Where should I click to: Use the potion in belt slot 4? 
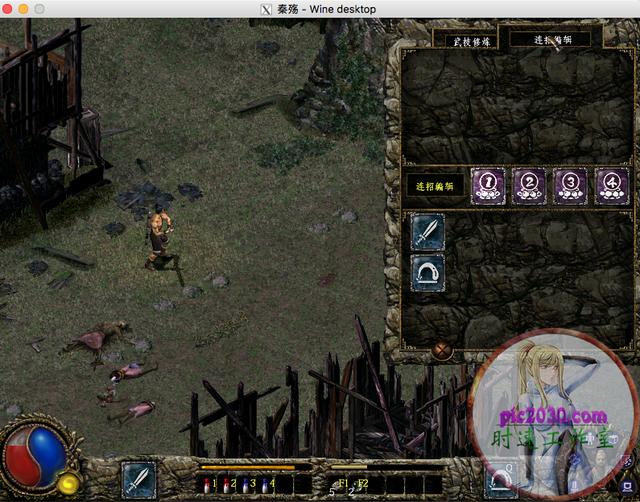tap(265, 484)
